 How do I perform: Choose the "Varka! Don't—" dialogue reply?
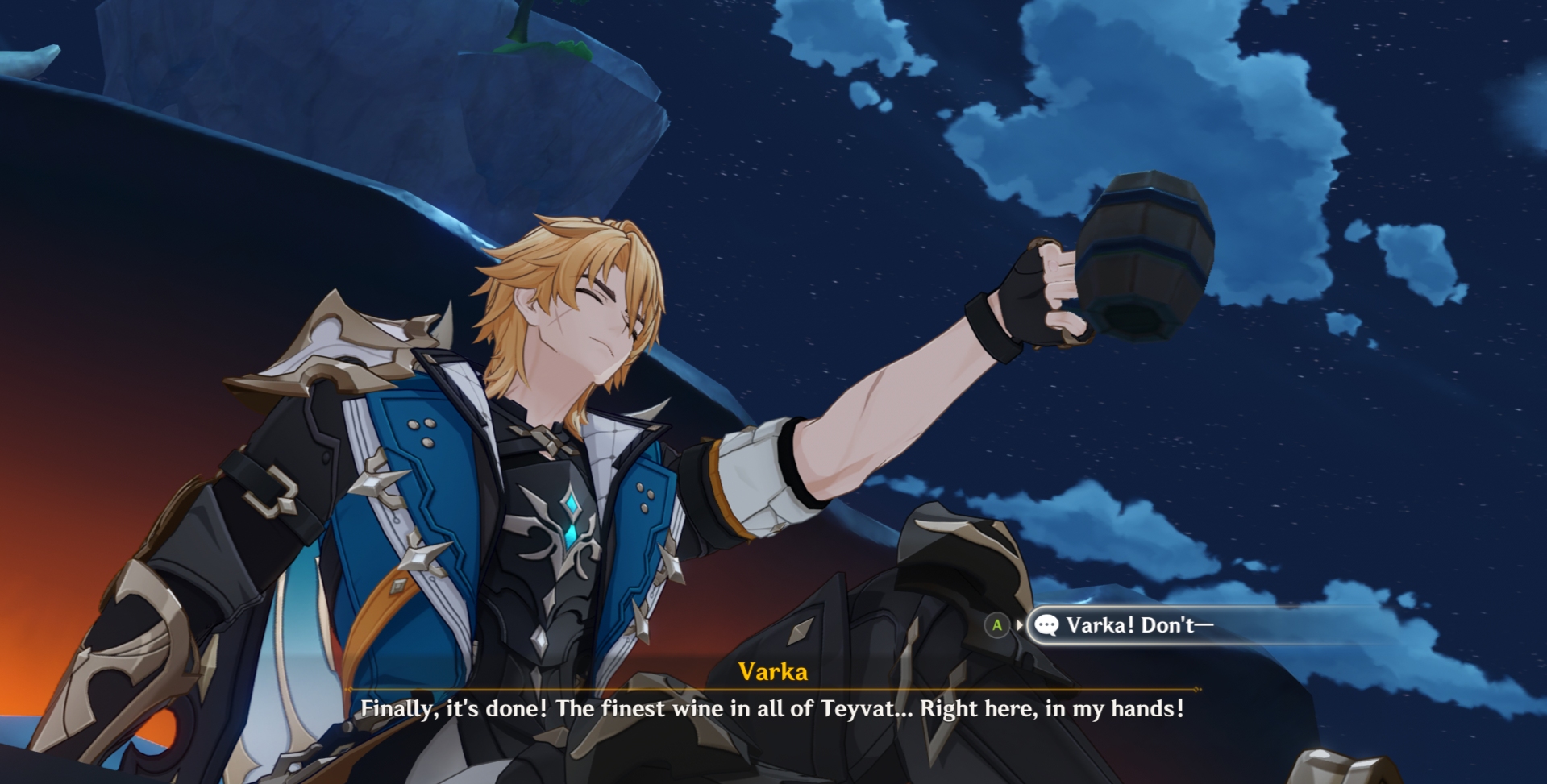(1138, 625)
